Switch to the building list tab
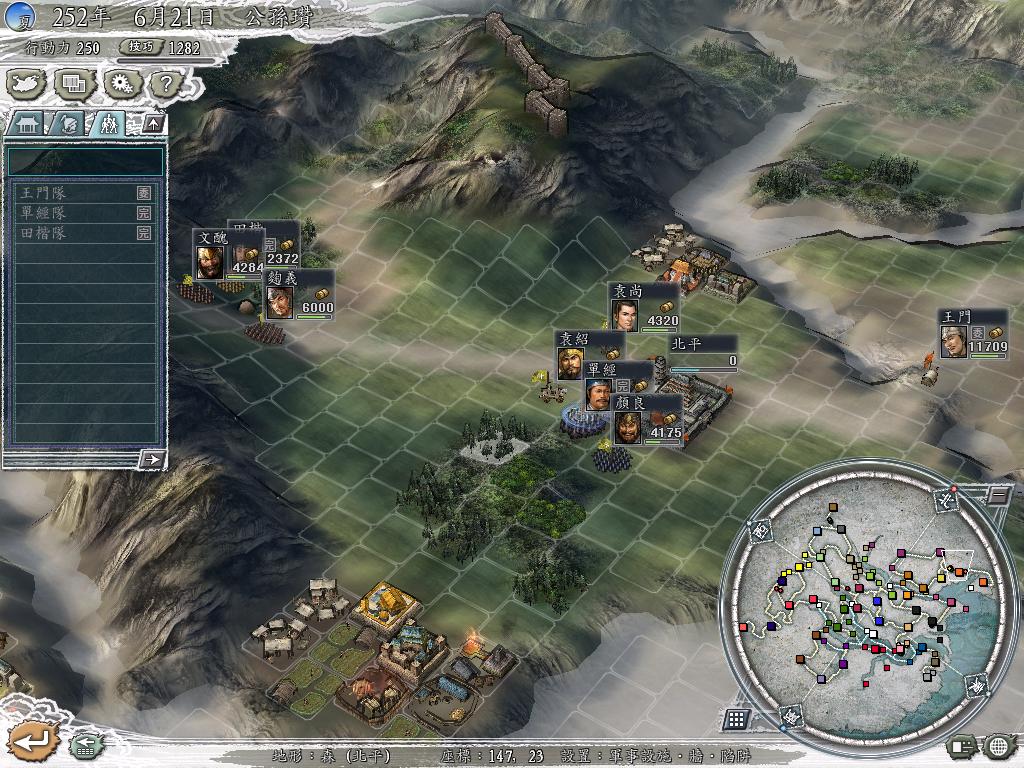This screenshot has width=1024, height=768. click(x=27, y=124)
